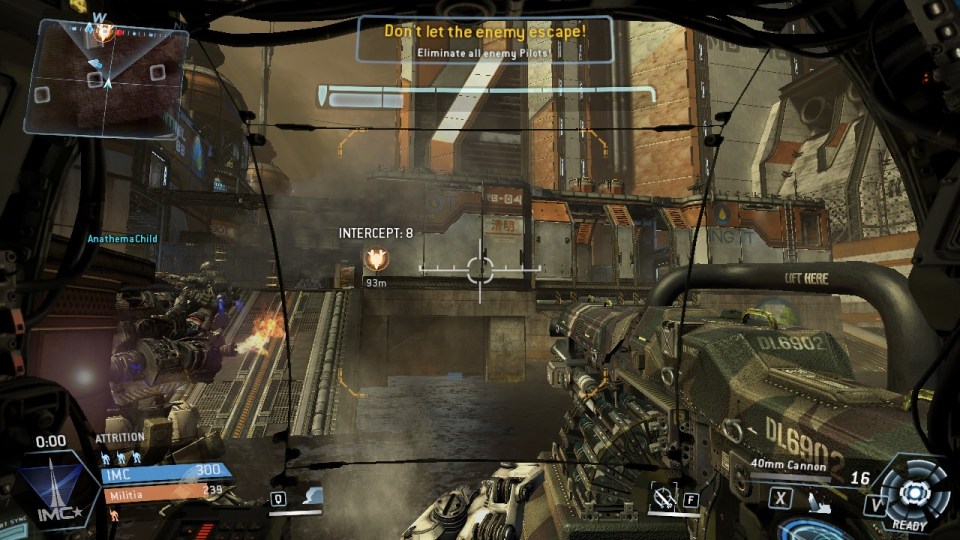The image size is (960, 540).
Task: Click the Intercept objective marker icon
Action: [x=376, y=259]
